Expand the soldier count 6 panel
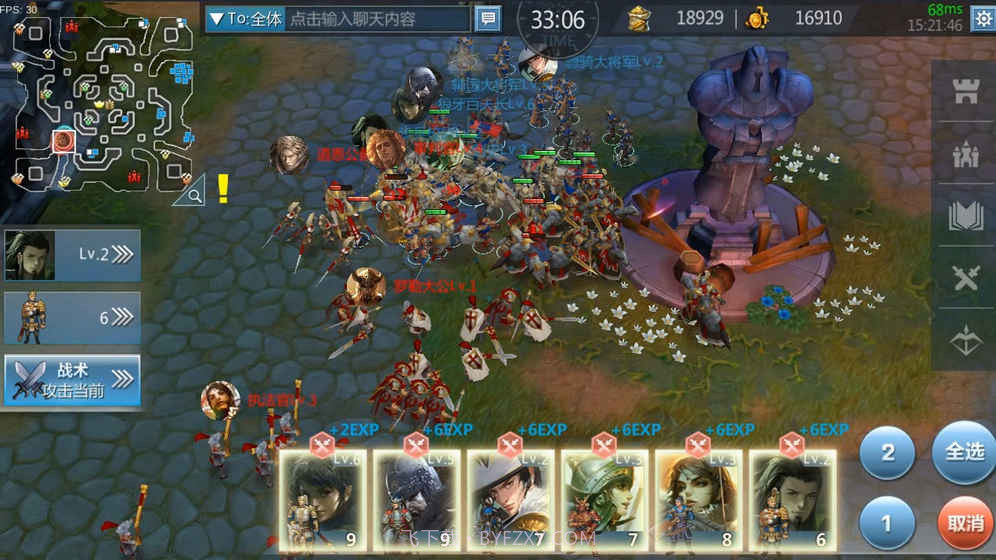This screenshot has height=560, width=996. tap(72, 318)
